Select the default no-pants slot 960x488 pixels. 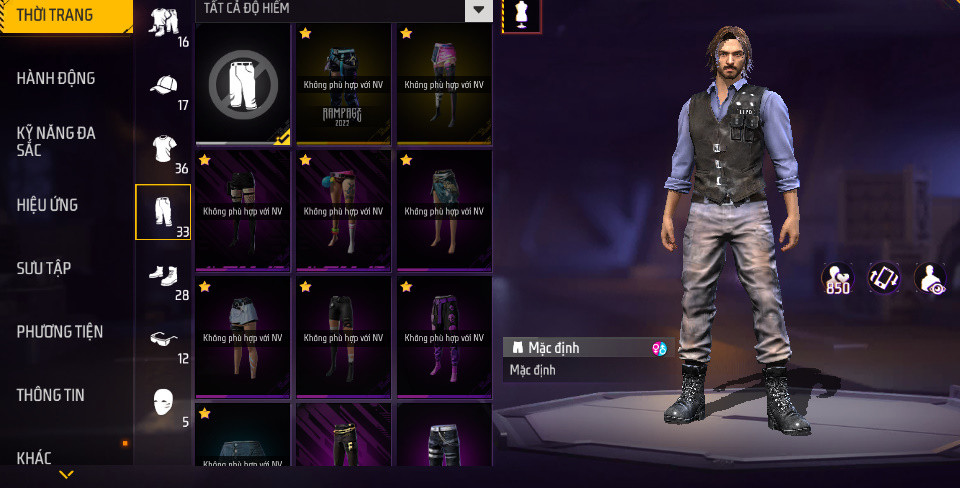click(243, 84)
